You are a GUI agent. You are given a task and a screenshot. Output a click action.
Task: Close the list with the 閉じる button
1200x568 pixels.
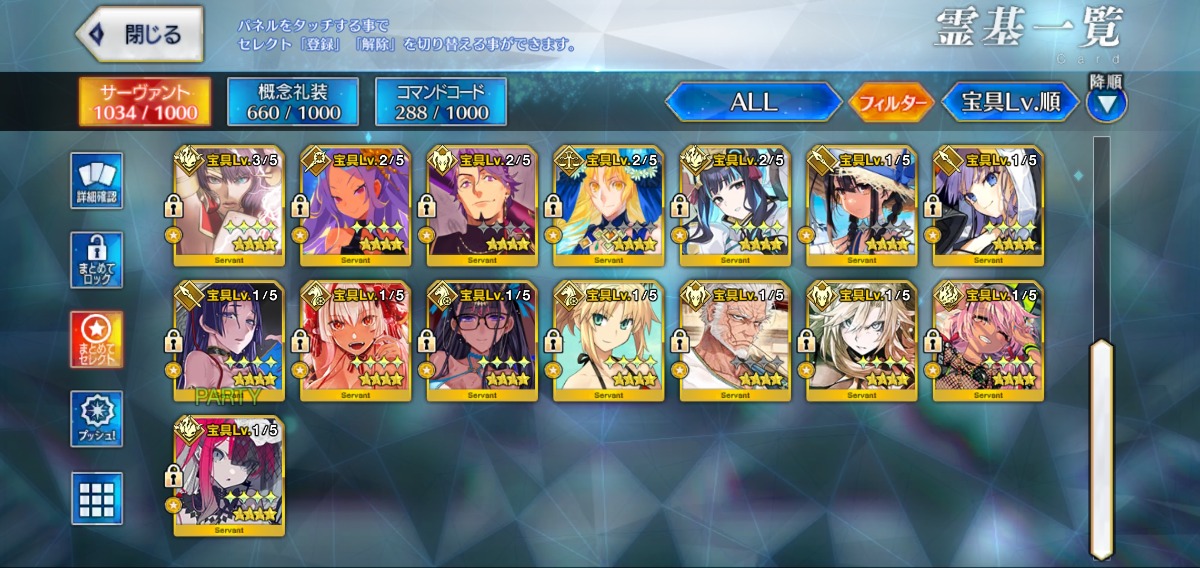pos(139,34)
